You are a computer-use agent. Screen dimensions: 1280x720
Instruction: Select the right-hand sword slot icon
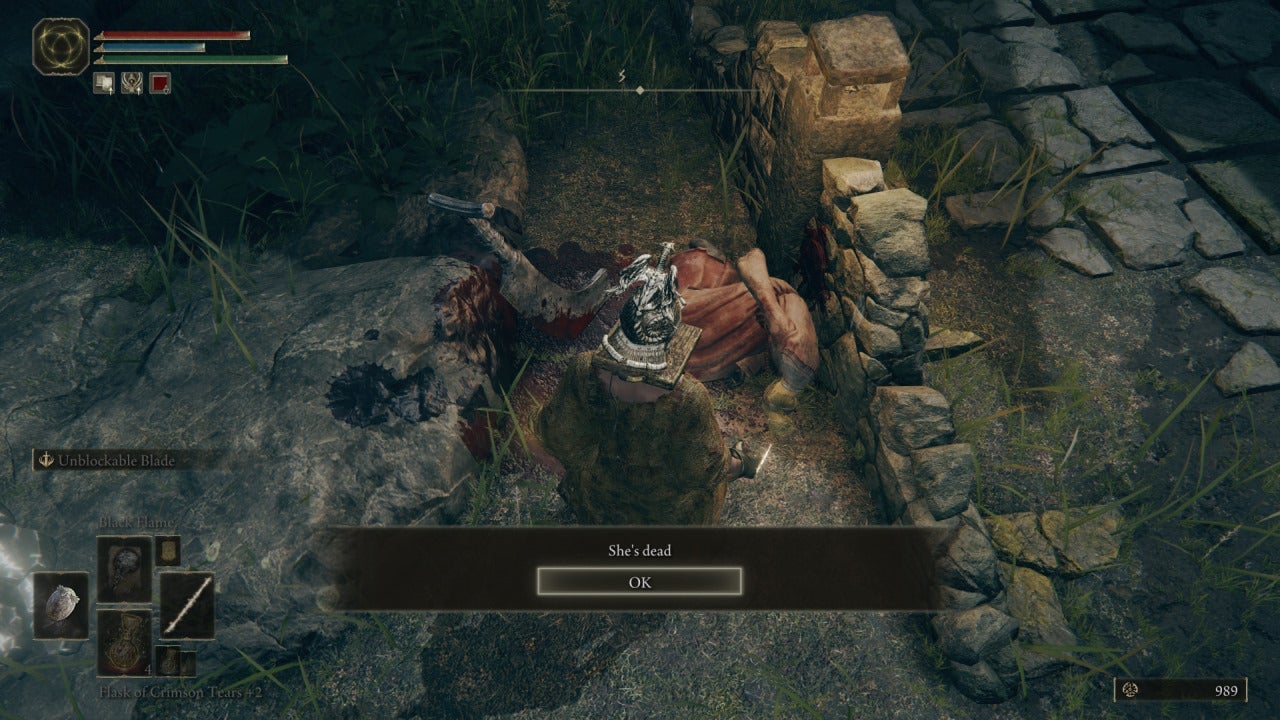[x=187, y=606]
